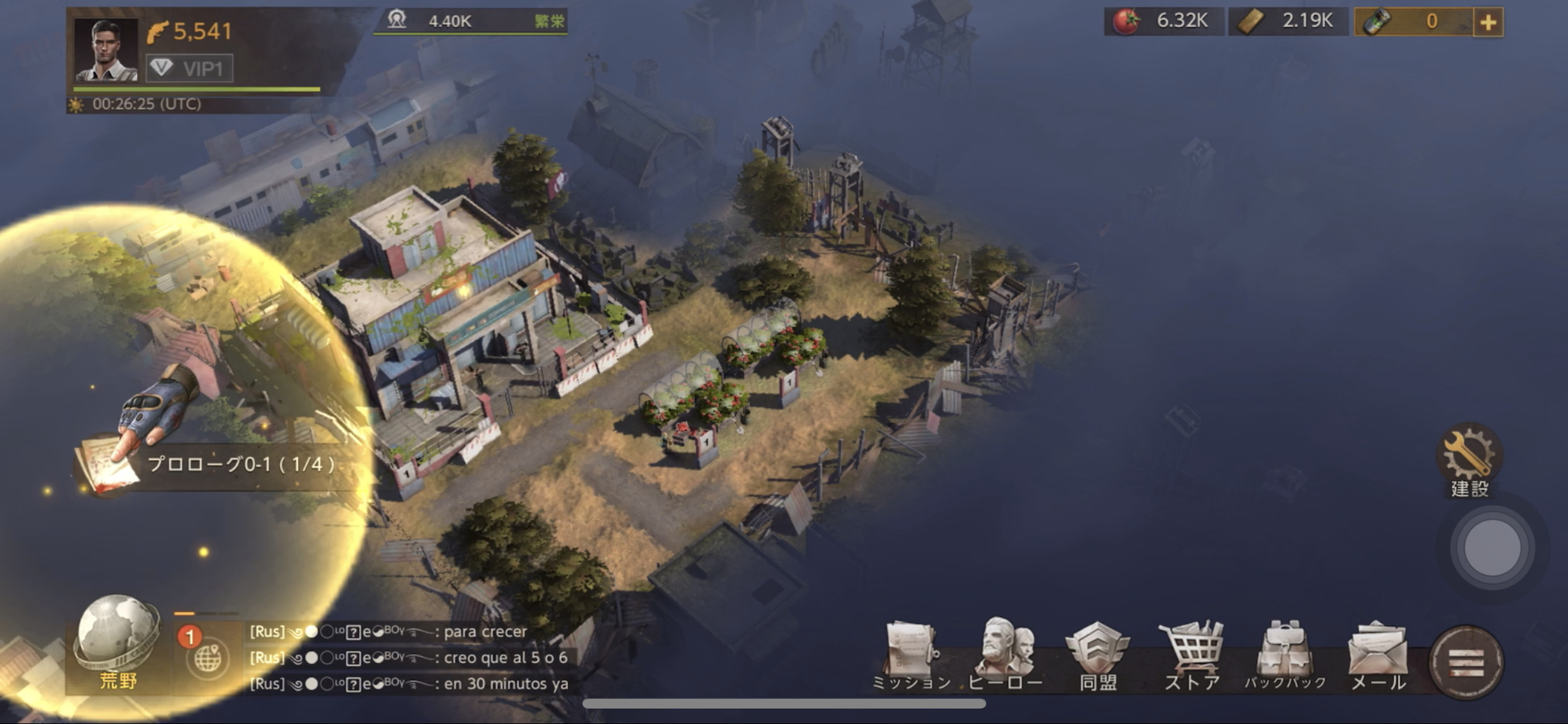Open the player avatar profile
The width and height of the screenshot is (1568, 724).
(106, 50)
